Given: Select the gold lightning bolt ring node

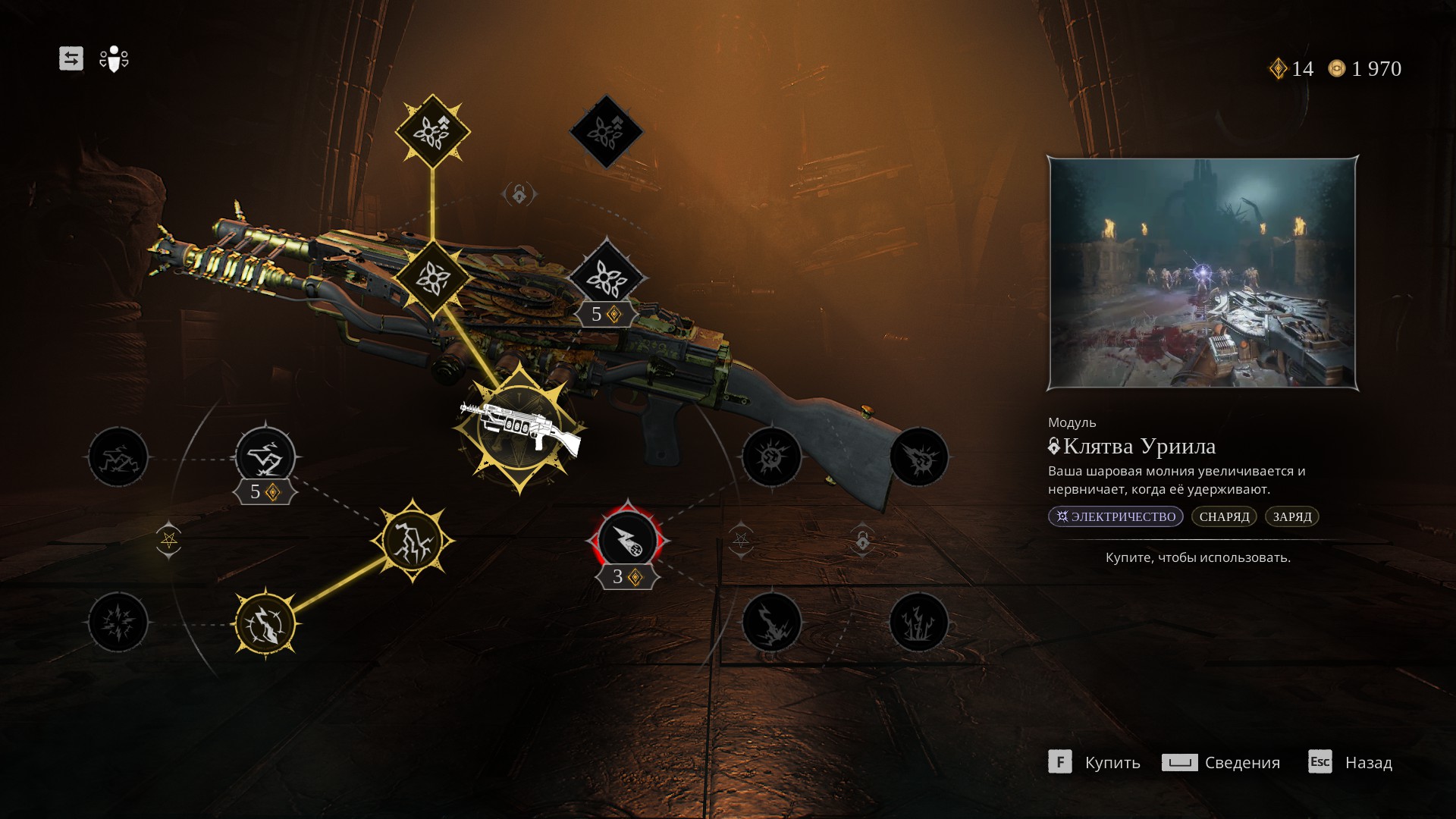Looking at the screenshot, I should click(265, 623).
